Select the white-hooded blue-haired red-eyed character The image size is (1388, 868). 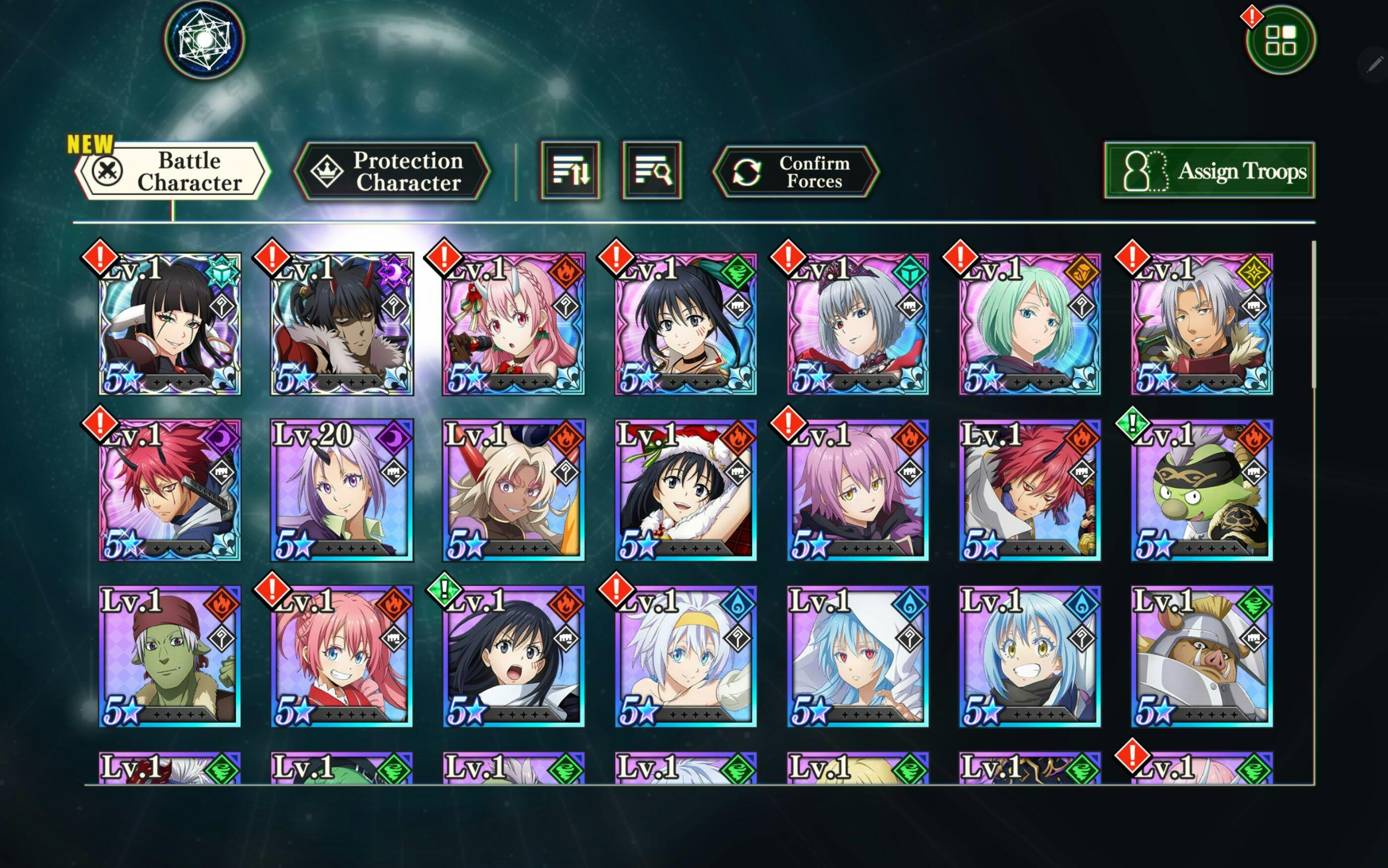(x=858, y=656)
